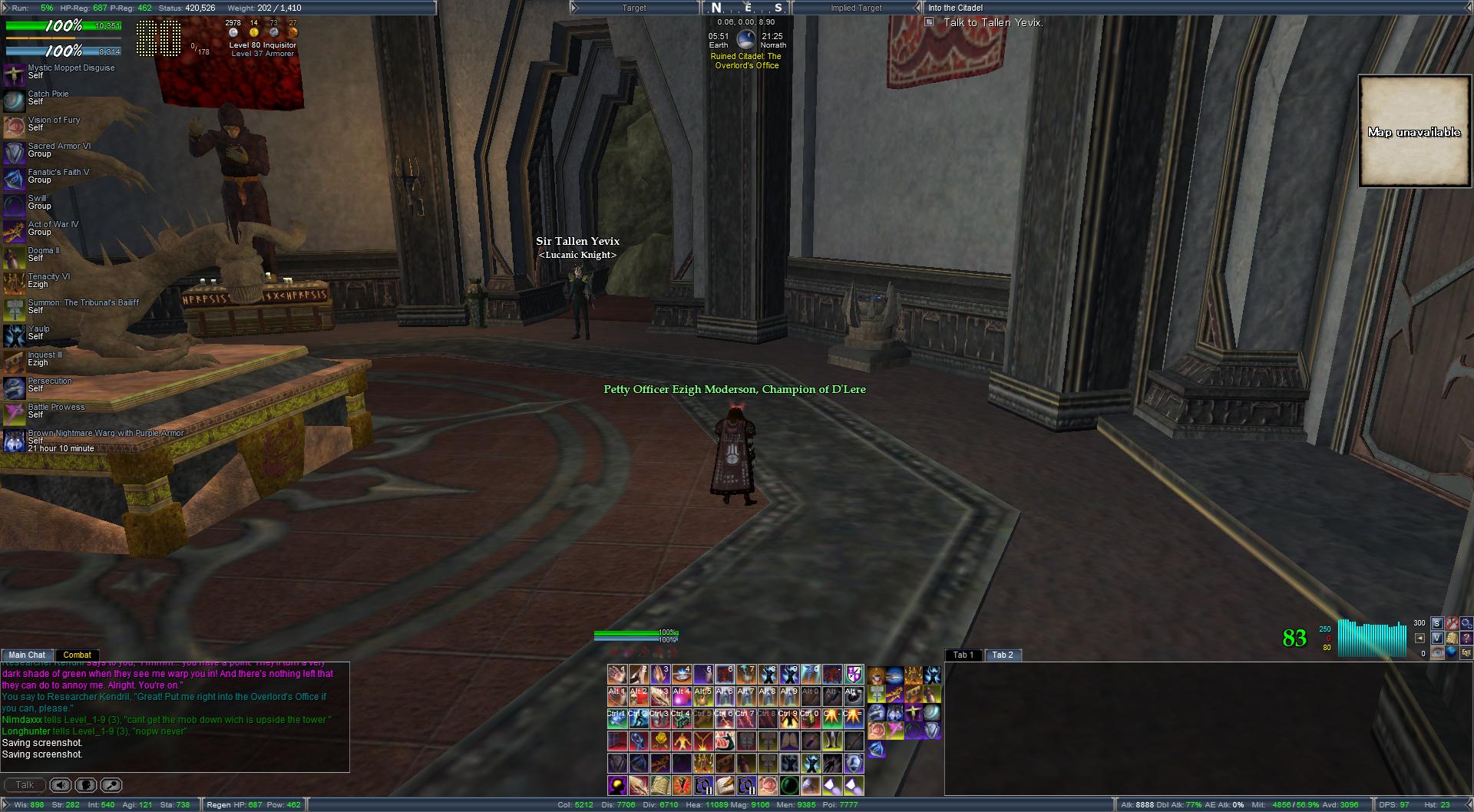The width and height of the screenshot is (1474, 812).
Task: Switch to Tab 1 in the right chat window
Action: click(x=963, y=655)
